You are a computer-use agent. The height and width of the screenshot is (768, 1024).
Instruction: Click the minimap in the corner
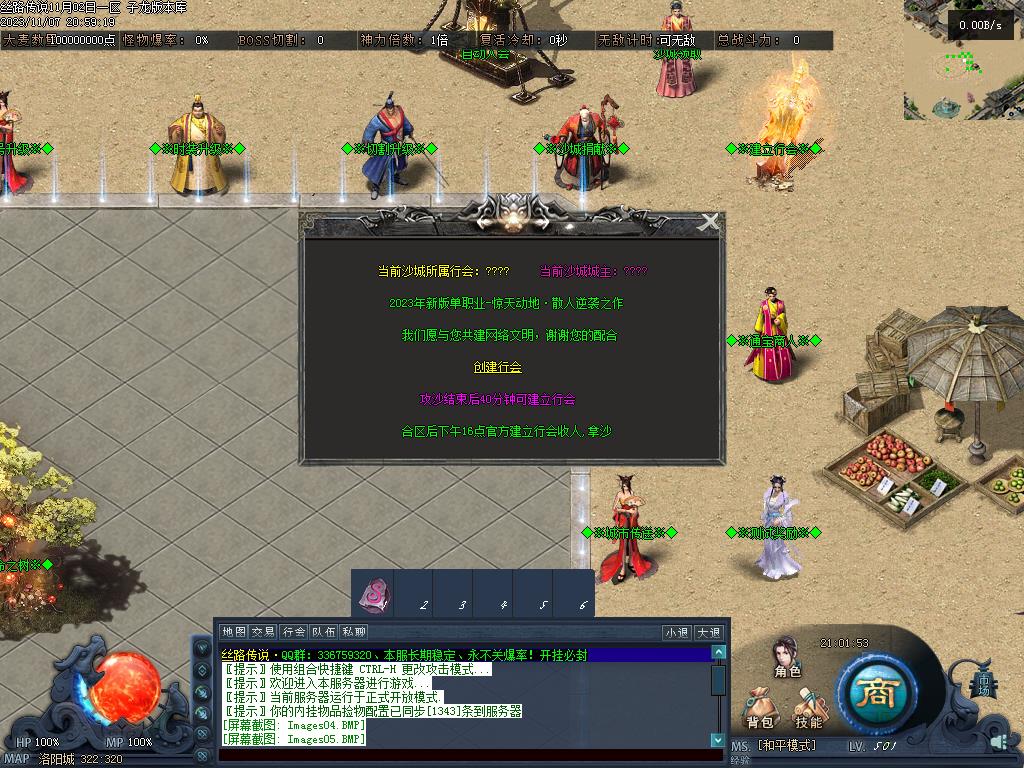(x=963, y=60)
